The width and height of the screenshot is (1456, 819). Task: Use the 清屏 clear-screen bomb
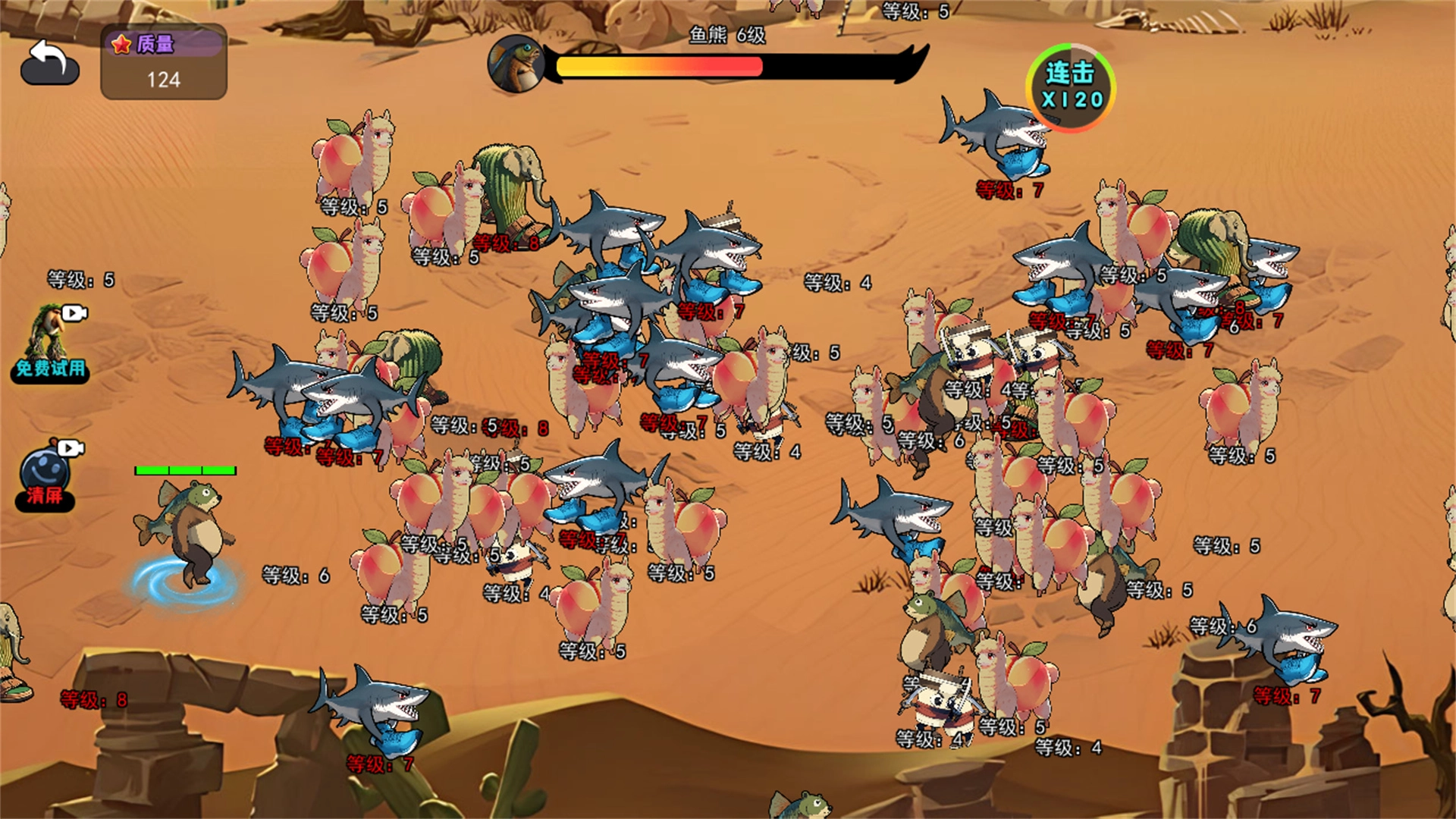47,474
